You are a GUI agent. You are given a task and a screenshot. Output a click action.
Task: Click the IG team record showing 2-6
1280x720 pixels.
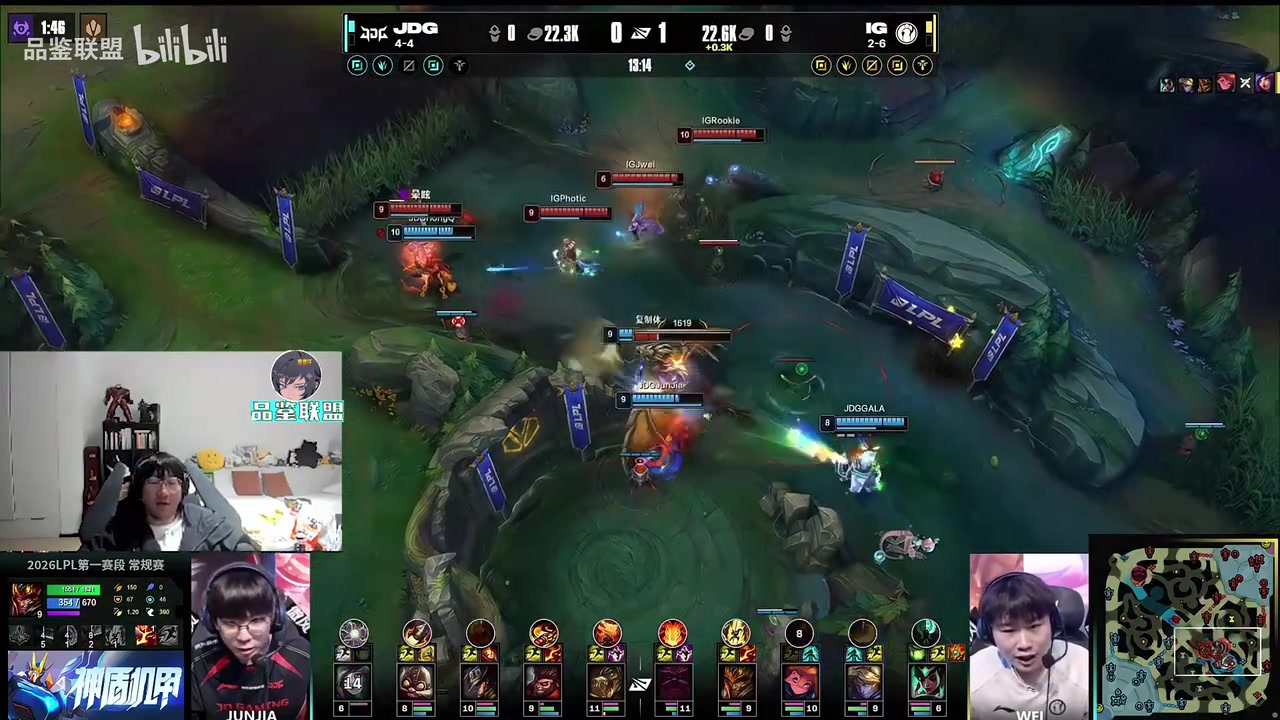coord(876,43)
